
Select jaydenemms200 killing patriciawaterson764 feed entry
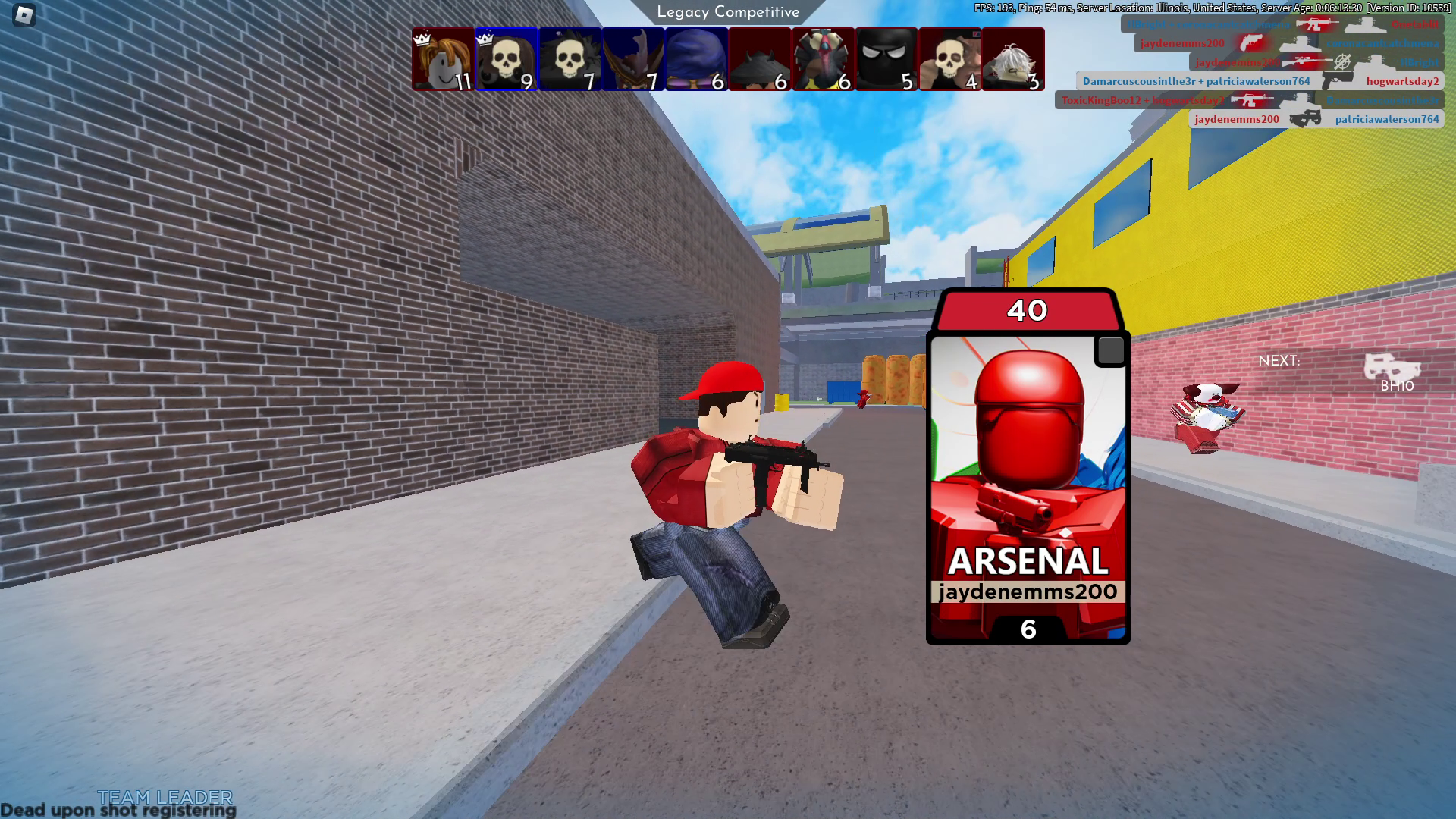1316,119
